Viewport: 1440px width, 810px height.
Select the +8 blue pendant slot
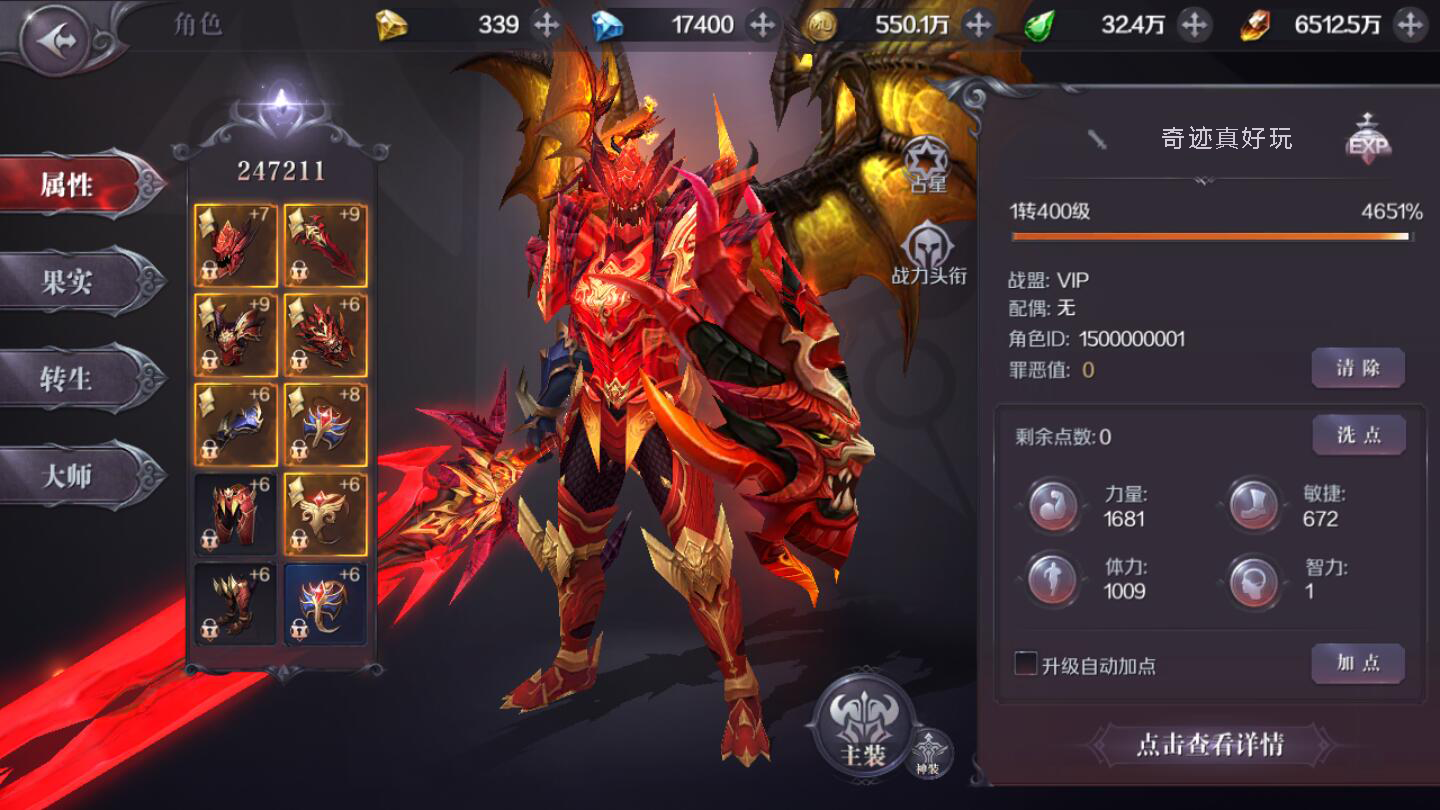(325, 425)
